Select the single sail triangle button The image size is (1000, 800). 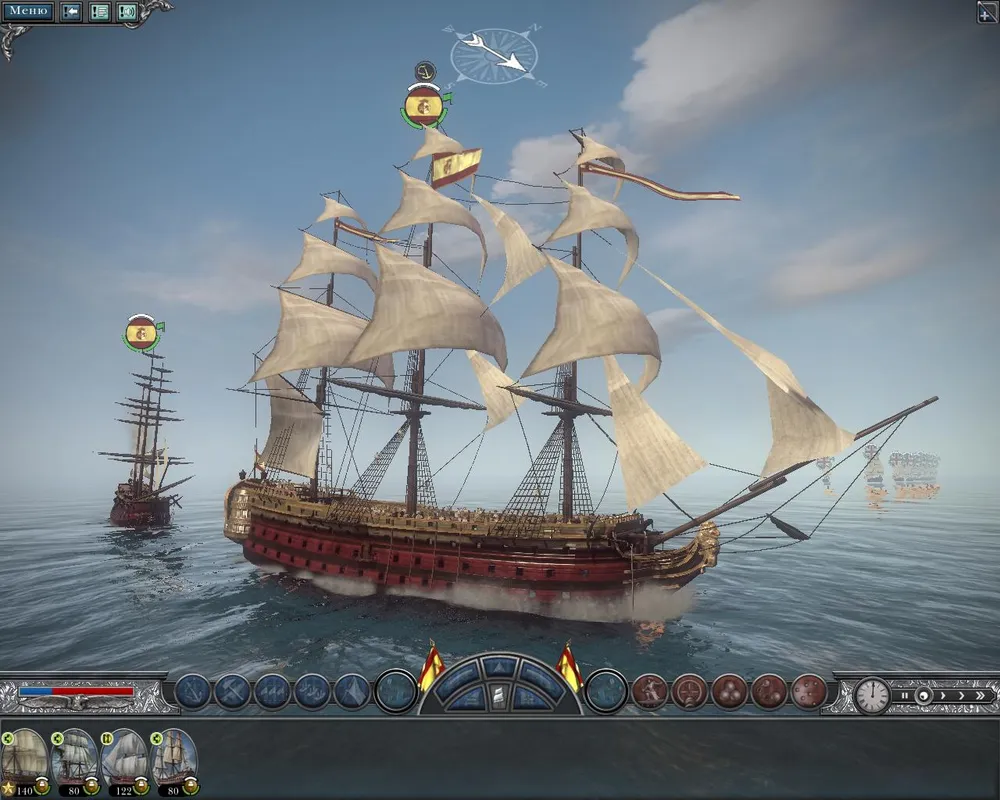(353, 691)
